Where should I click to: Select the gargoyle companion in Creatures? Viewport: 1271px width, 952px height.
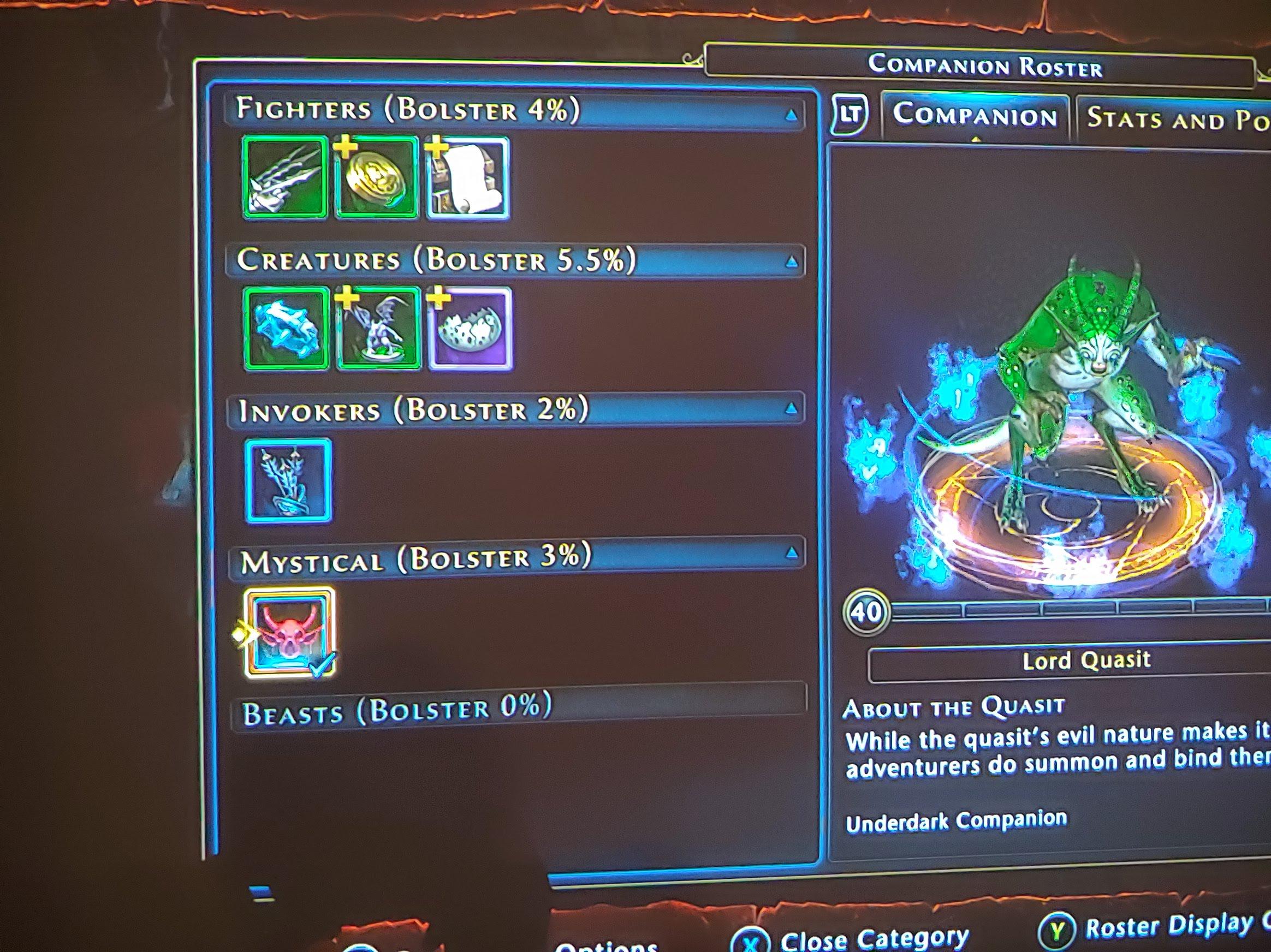pos(379,329)
